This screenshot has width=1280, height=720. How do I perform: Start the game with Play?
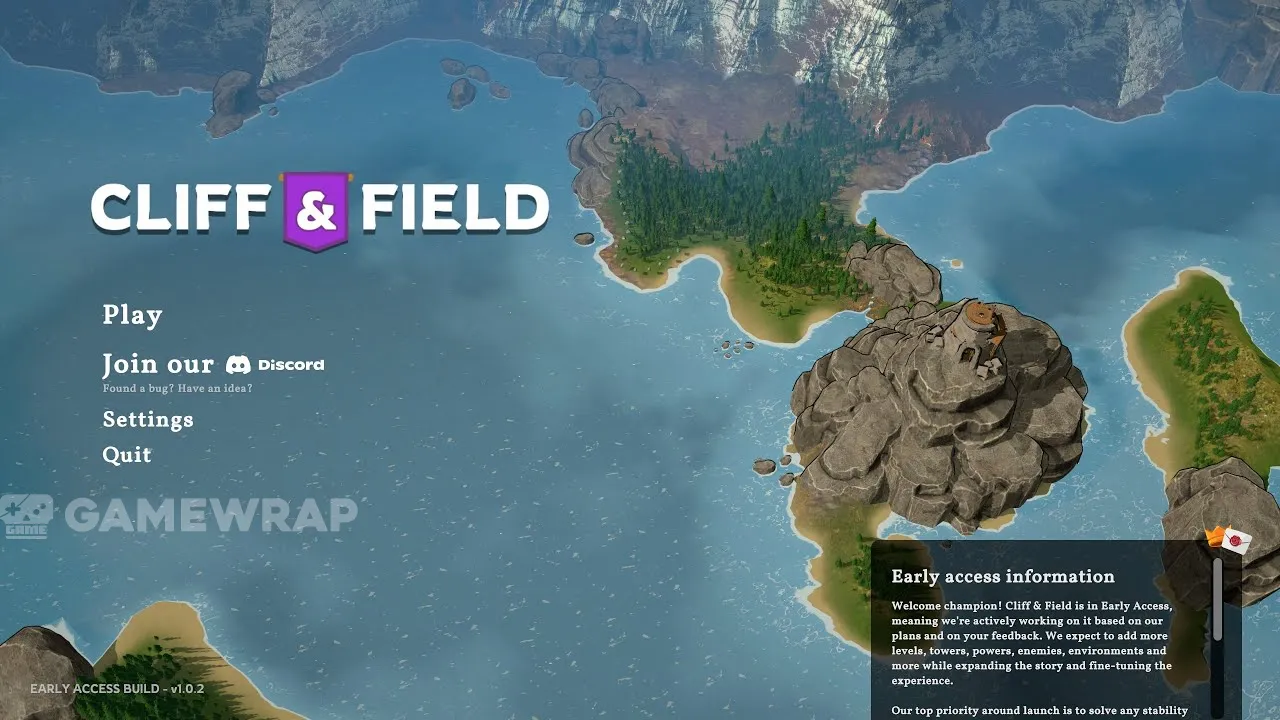tap(132, 315)
